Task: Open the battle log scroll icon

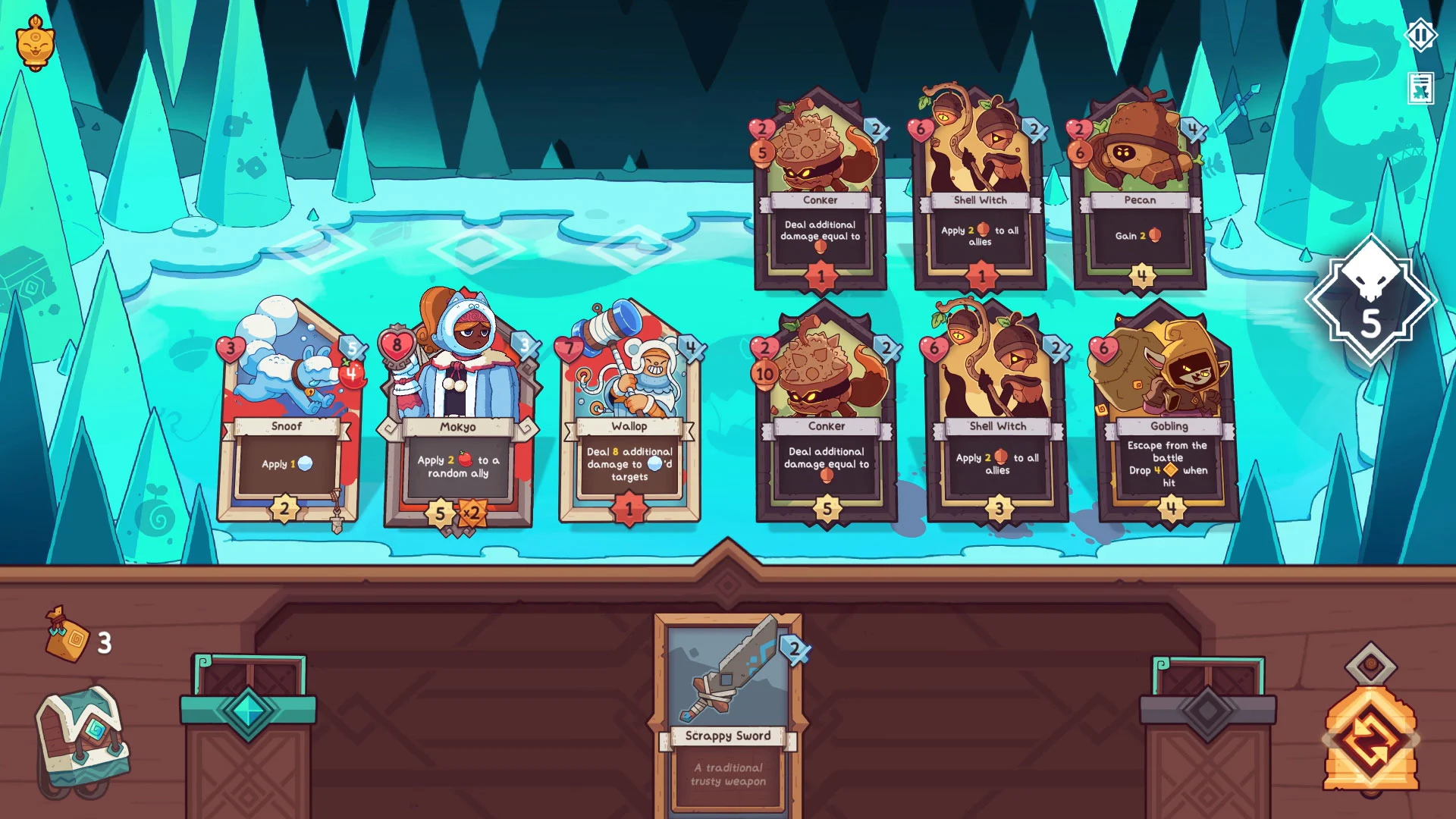Action: [x=1420, y=89]
